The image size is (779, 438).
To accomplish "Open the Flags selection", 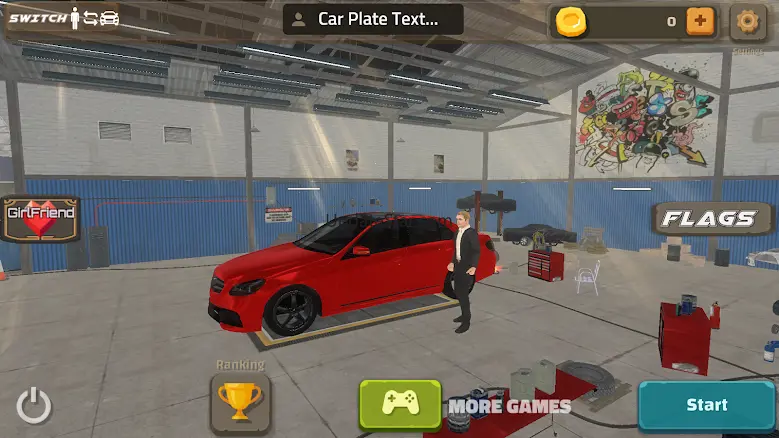I will pos(713,218).
